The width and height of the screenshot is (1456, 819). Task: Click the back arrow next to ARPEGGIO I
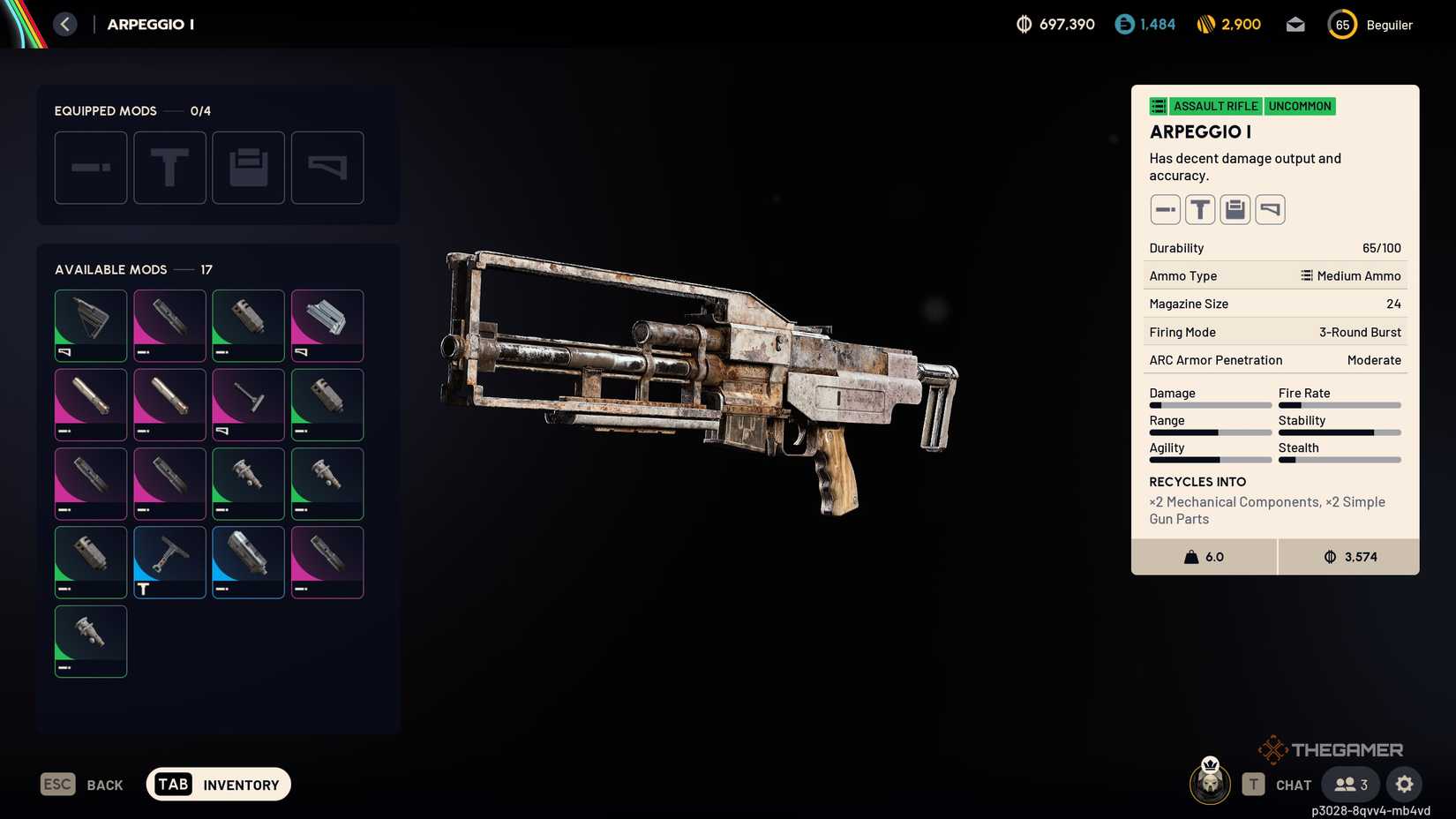(x=64, y=24)
